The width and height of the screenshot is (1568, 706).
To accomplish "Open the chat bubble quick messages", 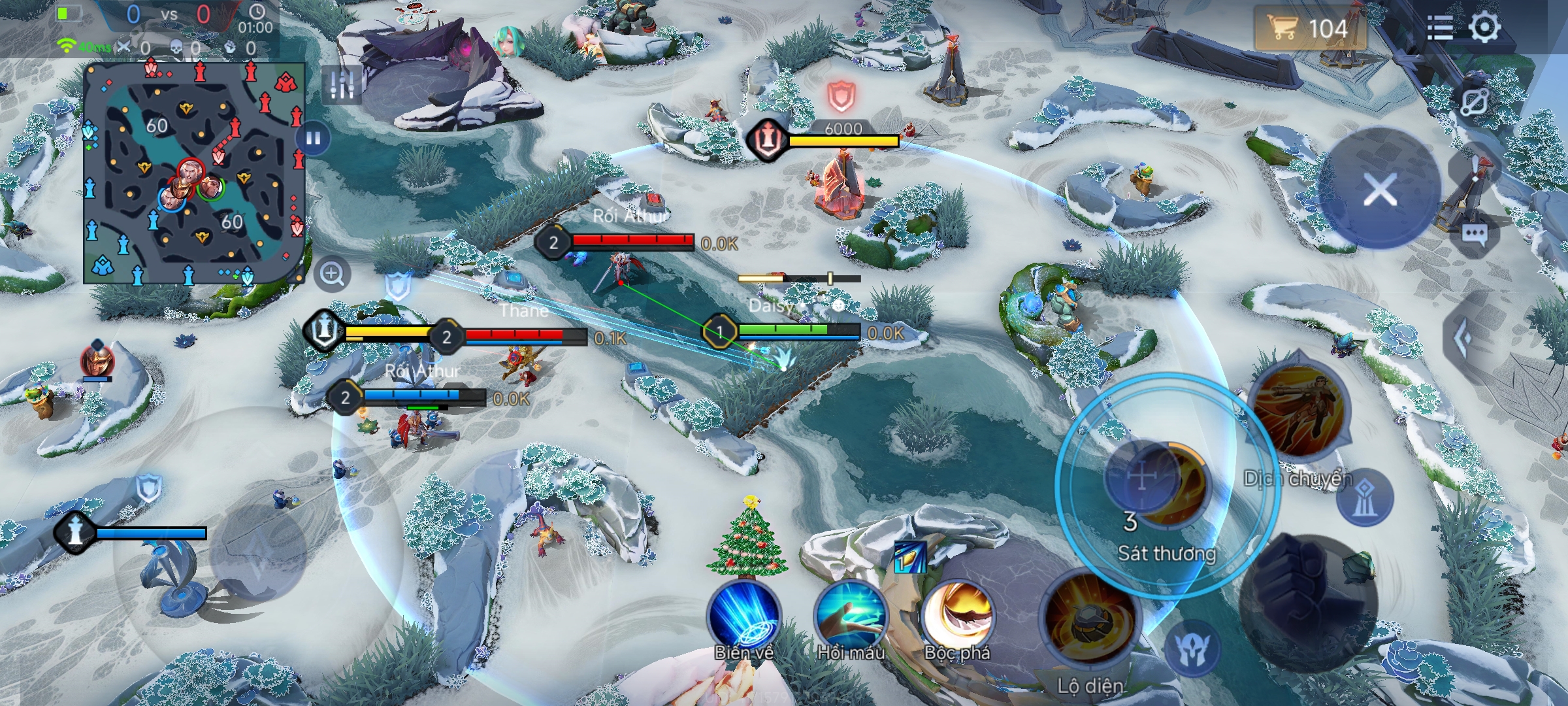I will [1475, 235].
